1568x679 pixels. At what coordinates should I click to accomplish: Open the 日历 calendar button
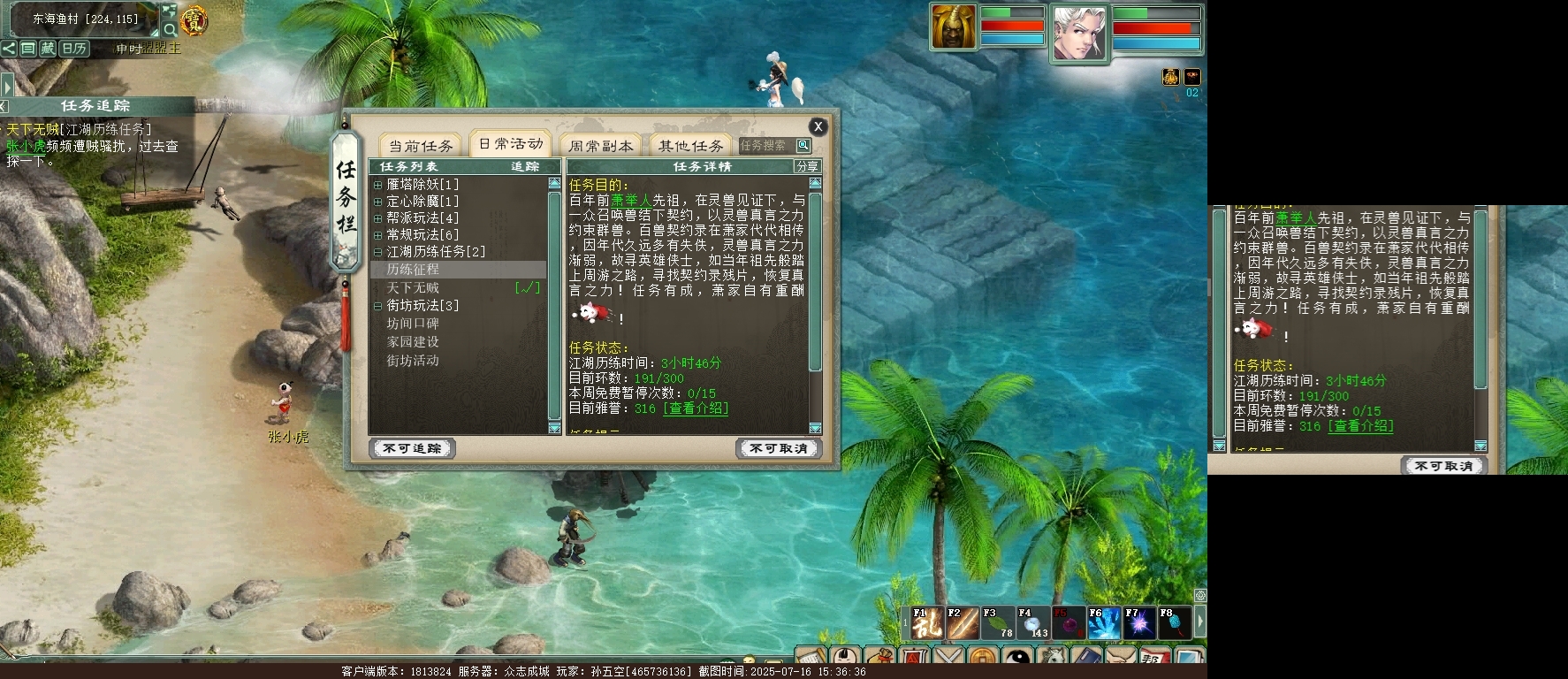(x=73, y=49)
